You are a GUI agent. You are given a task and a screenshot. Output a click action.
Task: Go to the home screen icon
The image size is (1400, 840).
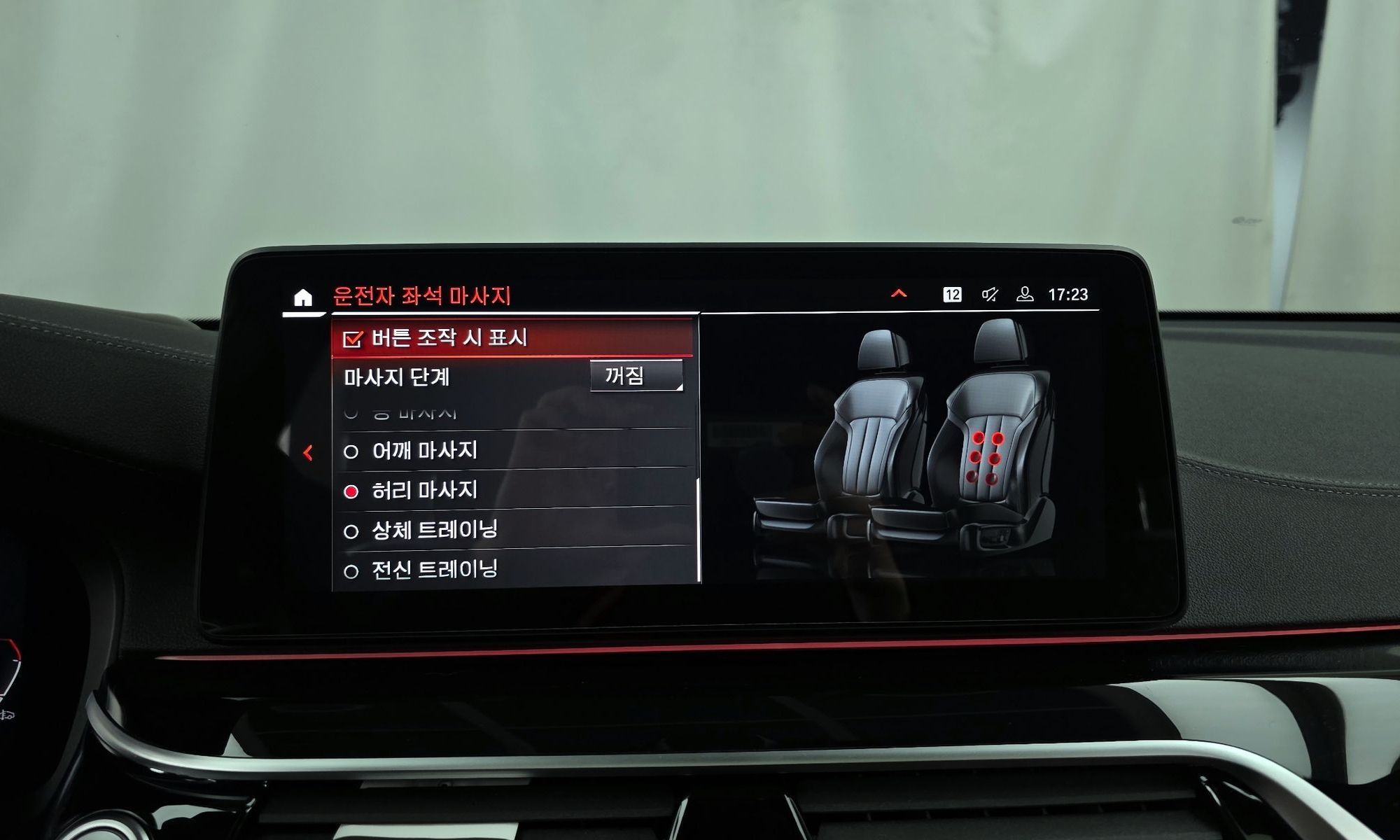coord(302,297)
